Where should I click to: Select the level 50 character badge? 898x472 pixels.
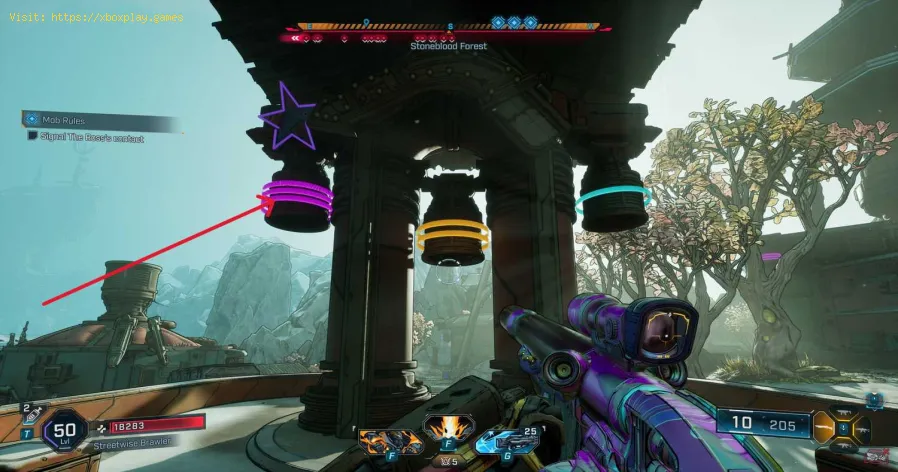[x=65, y=431]
